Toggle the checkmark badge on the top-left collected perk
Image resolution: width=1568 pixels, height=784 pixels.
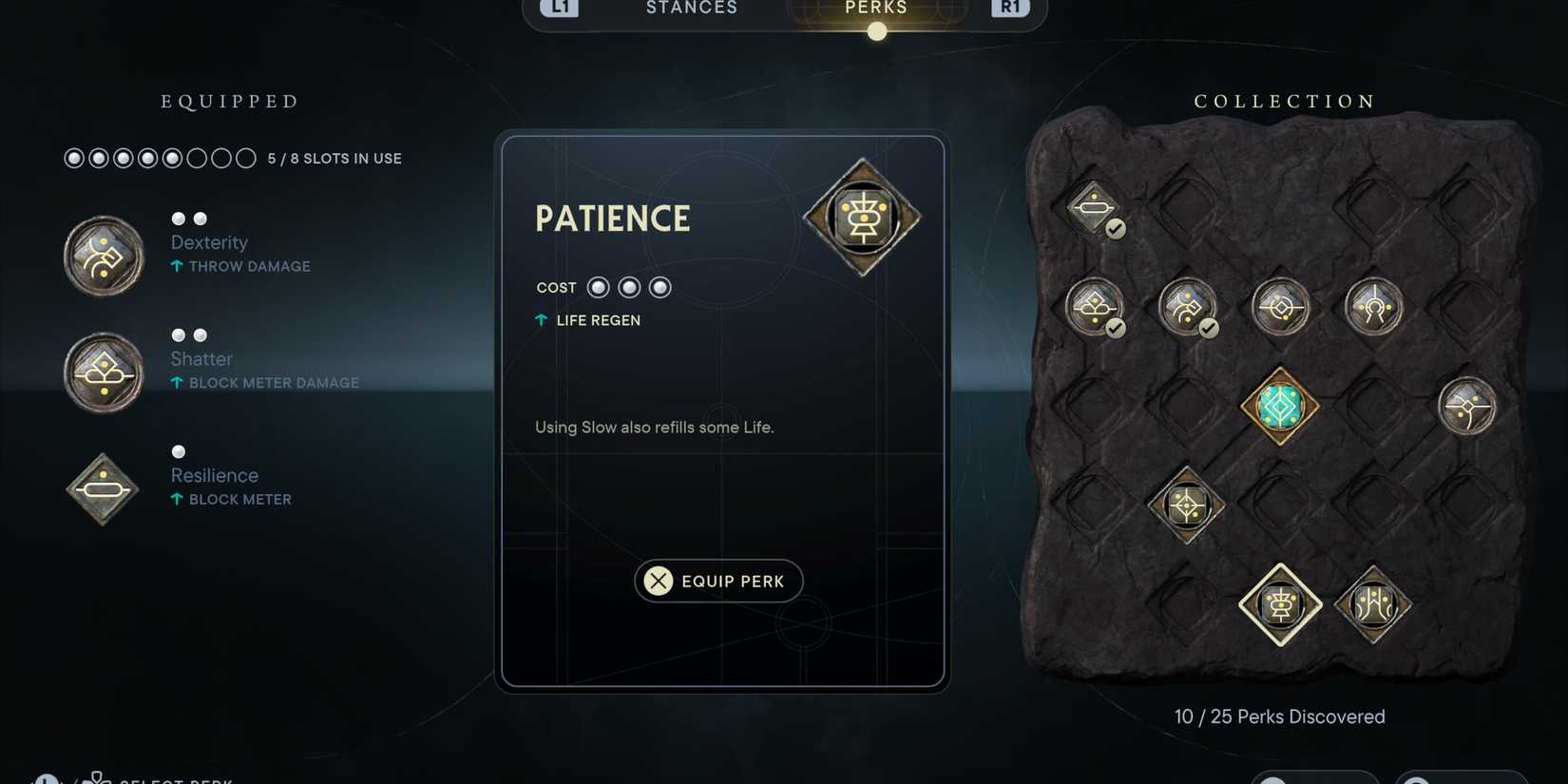[1115, 228]
